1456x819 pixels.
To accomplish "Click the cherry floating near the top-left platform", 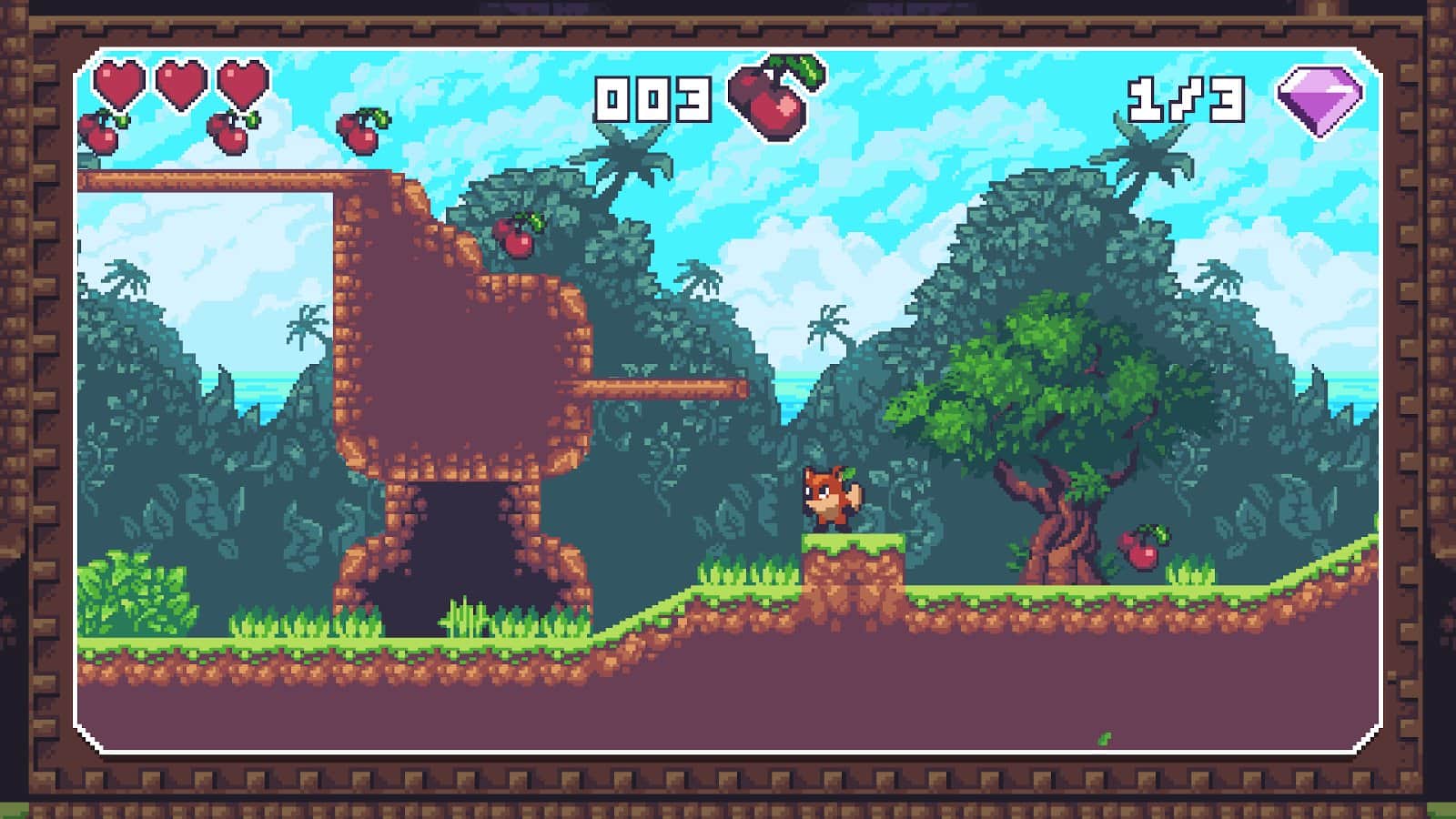I will [x=364, y=135].
